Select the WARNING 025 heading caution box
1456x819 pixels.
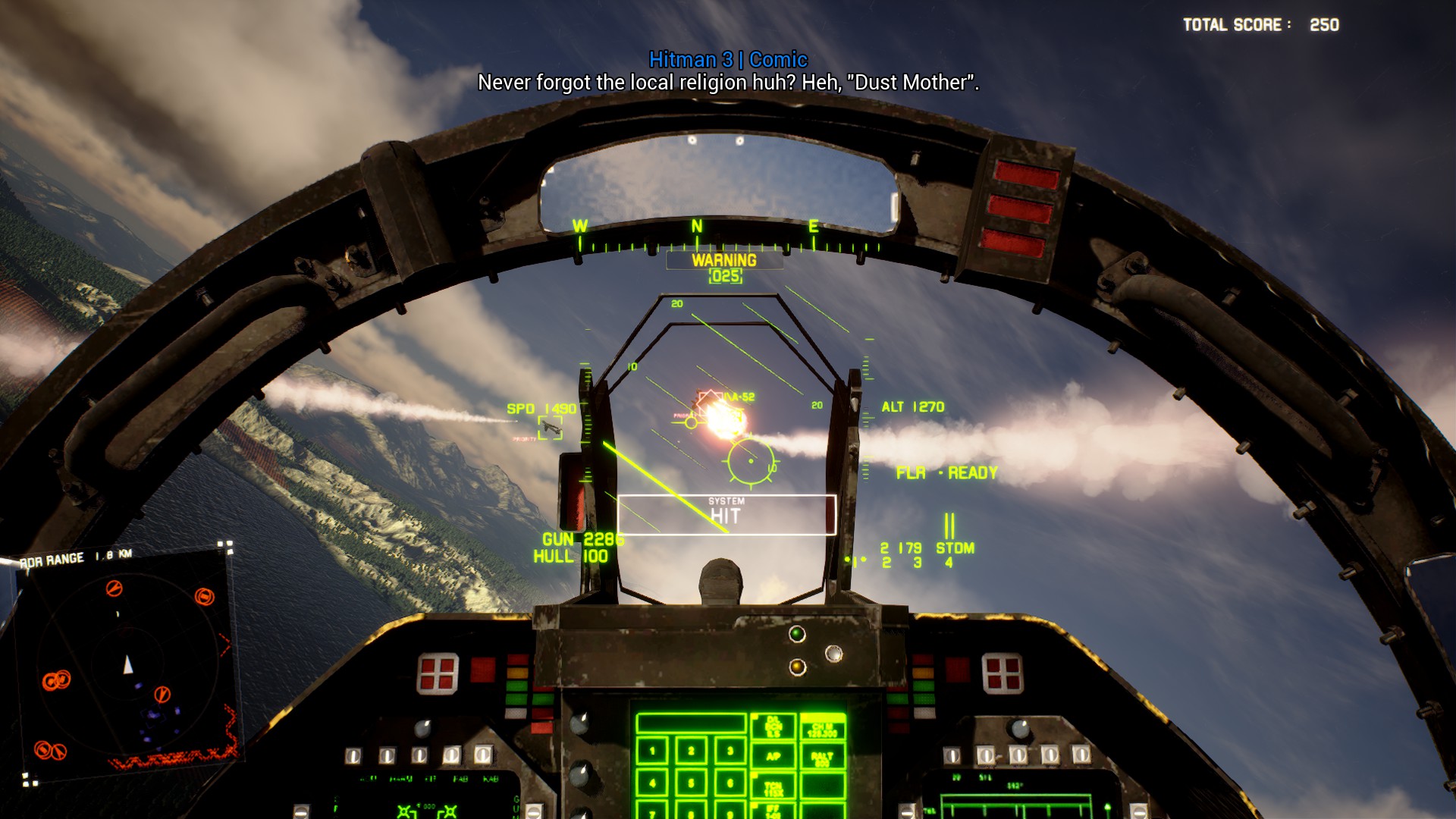[724, 267]
